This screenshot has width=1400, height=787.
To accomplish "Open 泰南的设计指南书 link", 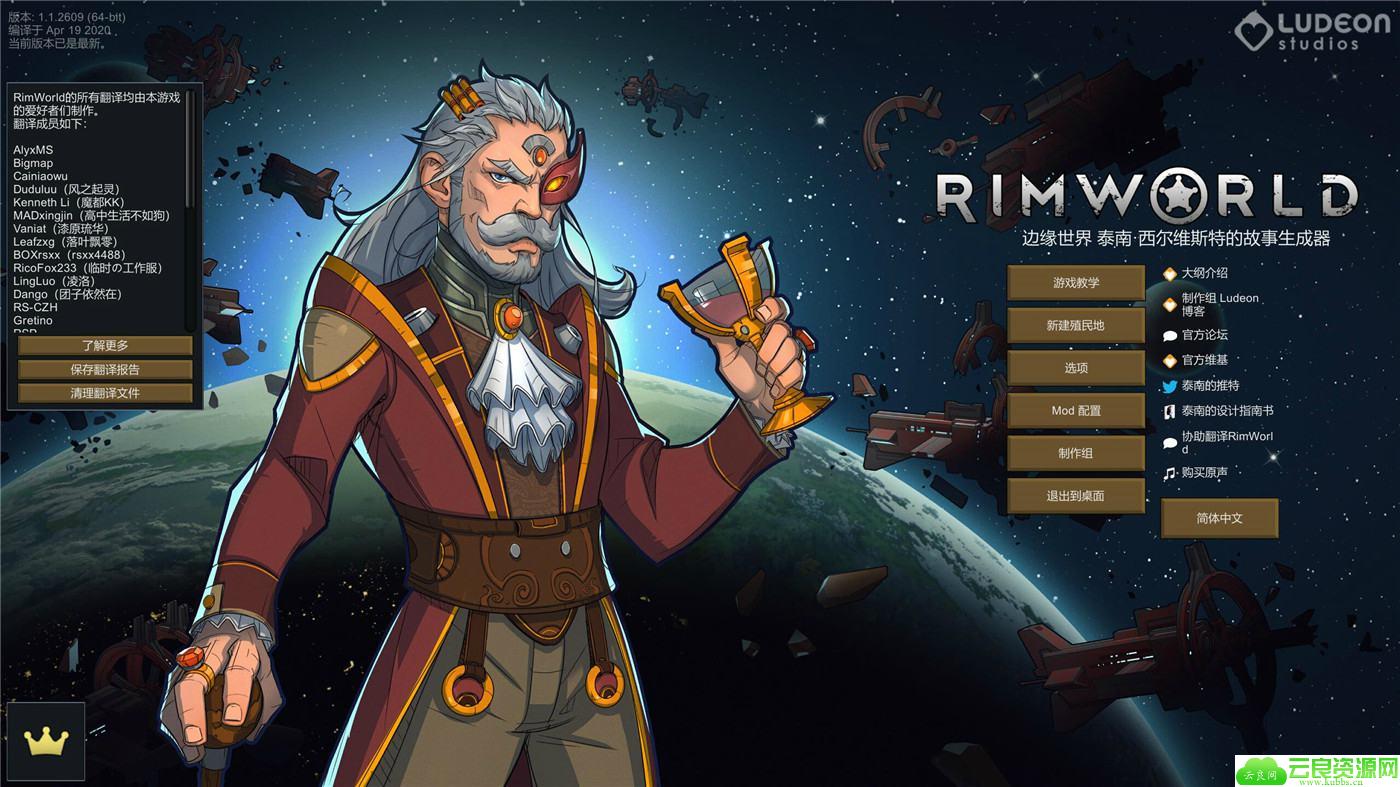I will click(1227, 410).
